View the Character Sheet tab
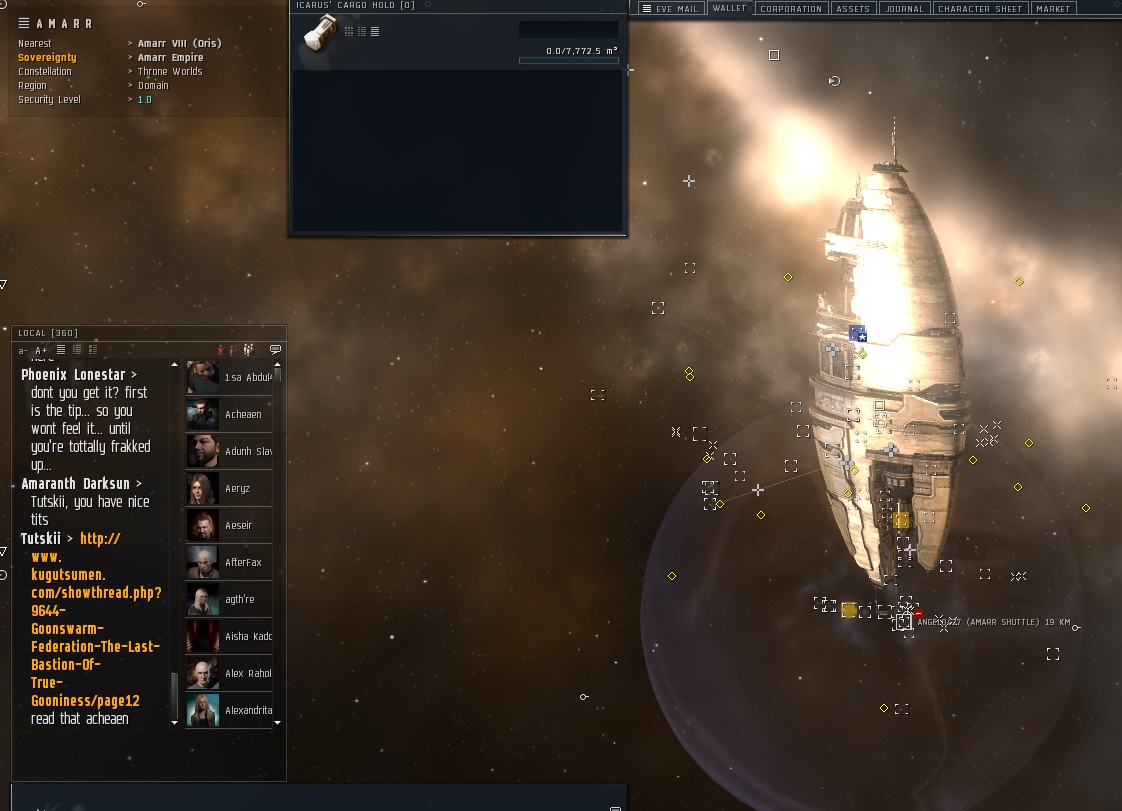1122x811 pixels. click(980, 9)
